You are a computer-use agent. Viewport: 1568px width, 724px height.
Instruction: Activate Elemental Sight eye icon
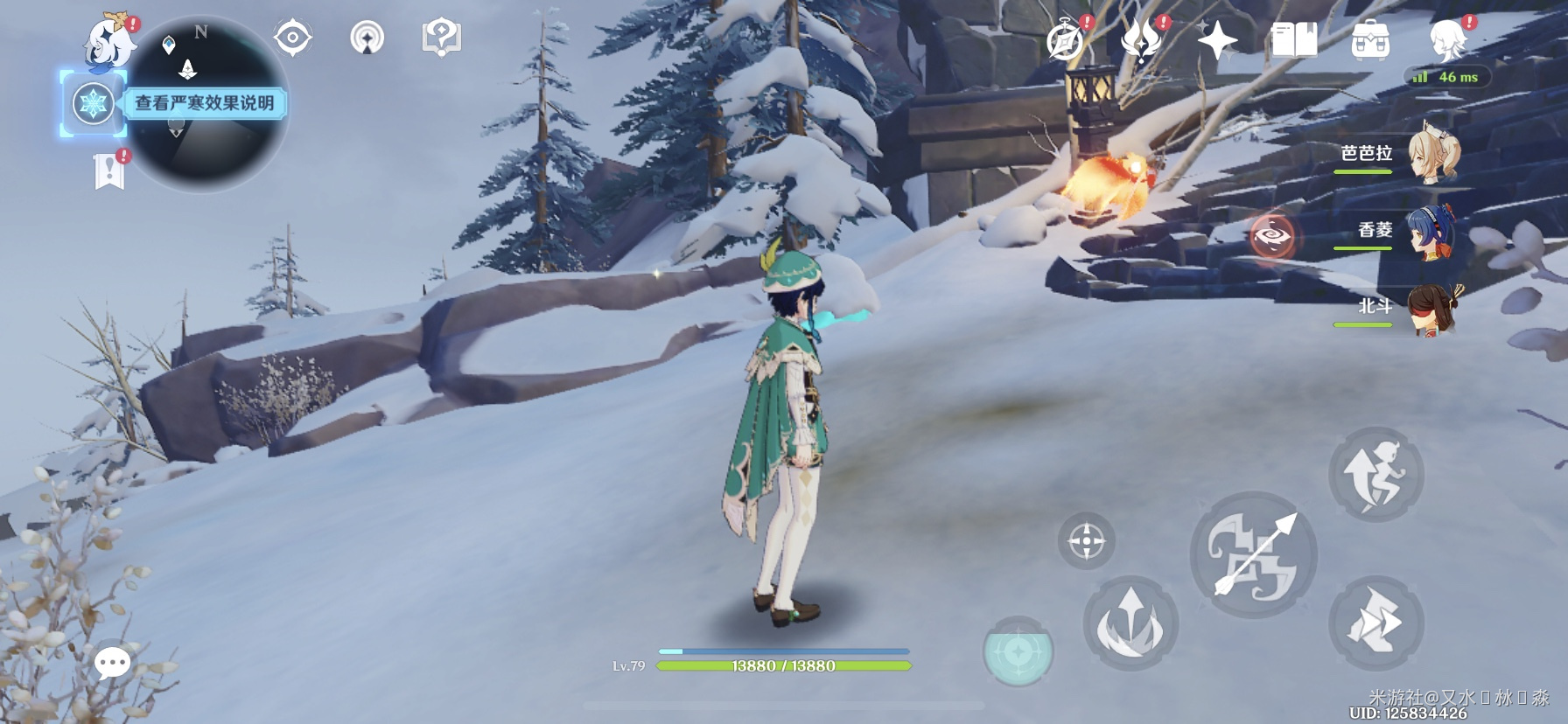292,38
